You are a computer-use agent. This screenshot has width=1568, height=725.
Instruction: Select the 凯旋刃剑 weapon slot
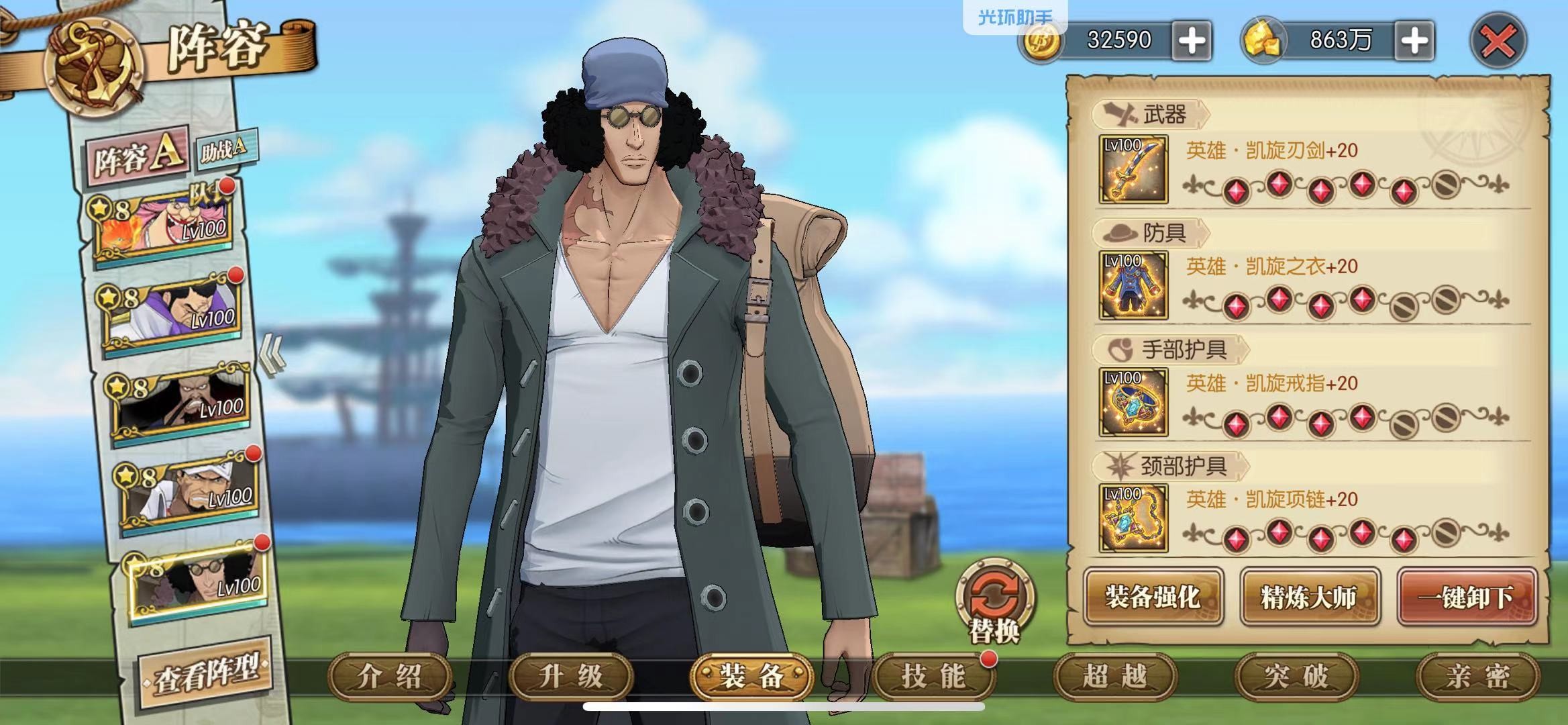click(1133, 170)
